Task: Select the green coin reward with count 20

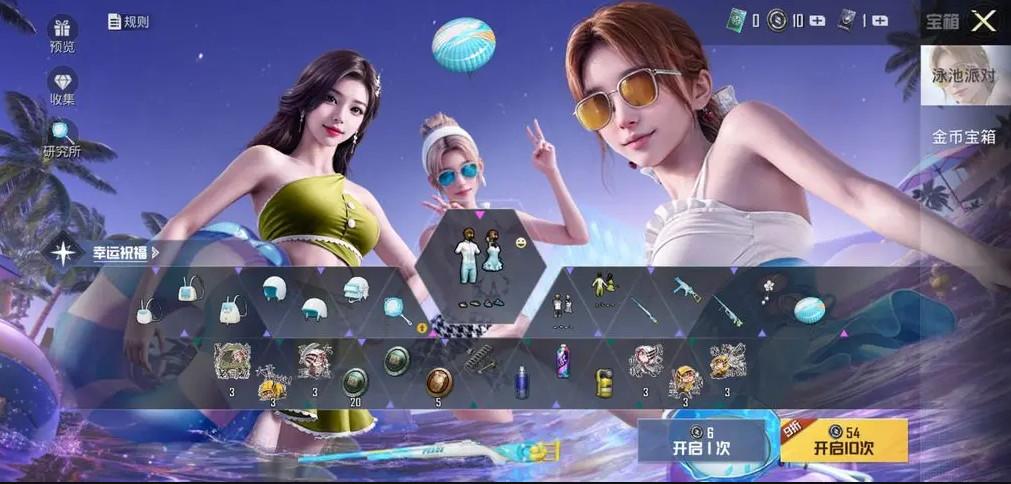Action: [354, 382]
